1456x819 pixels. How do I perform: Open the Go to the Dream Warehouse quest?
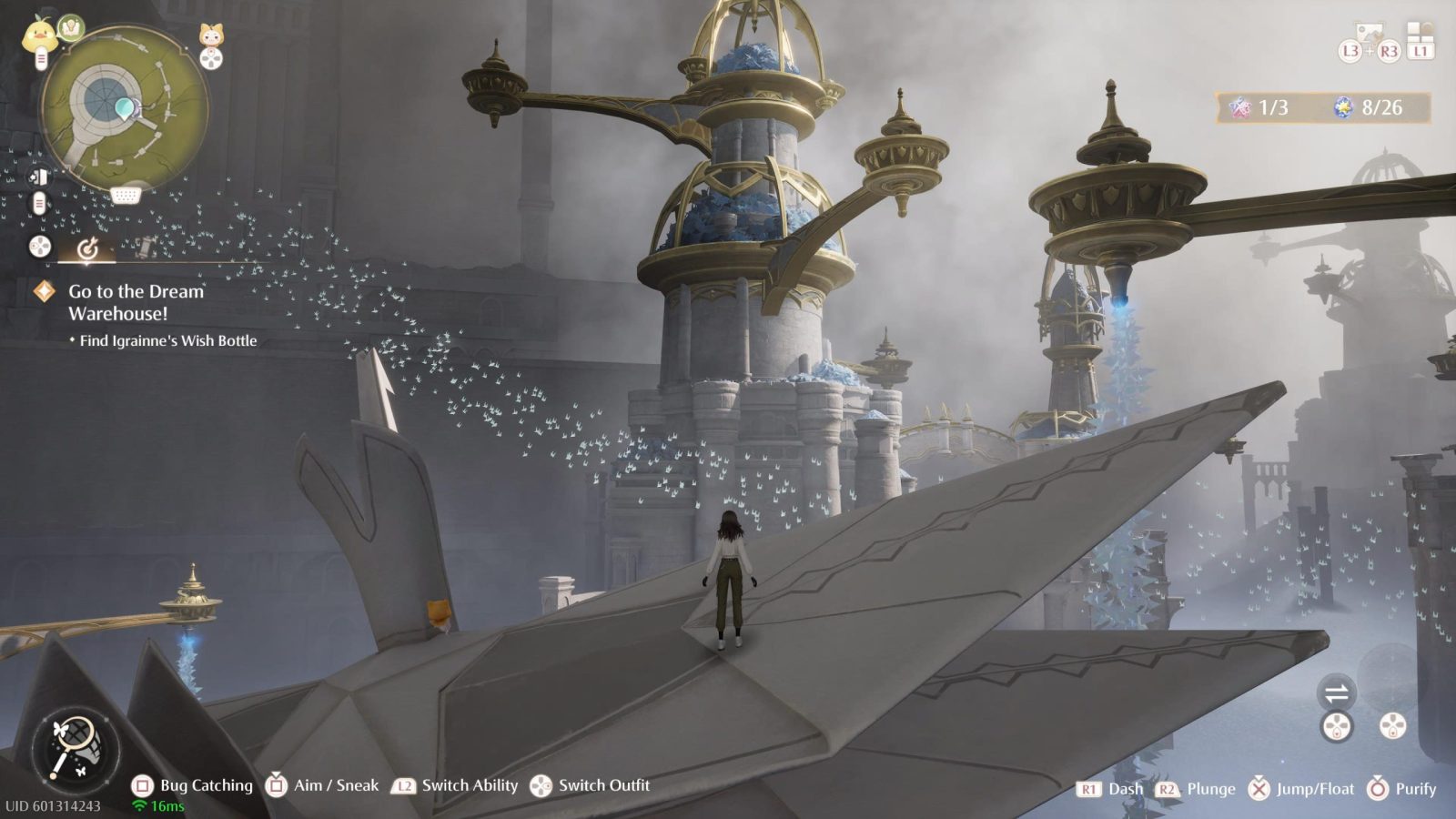136,302
